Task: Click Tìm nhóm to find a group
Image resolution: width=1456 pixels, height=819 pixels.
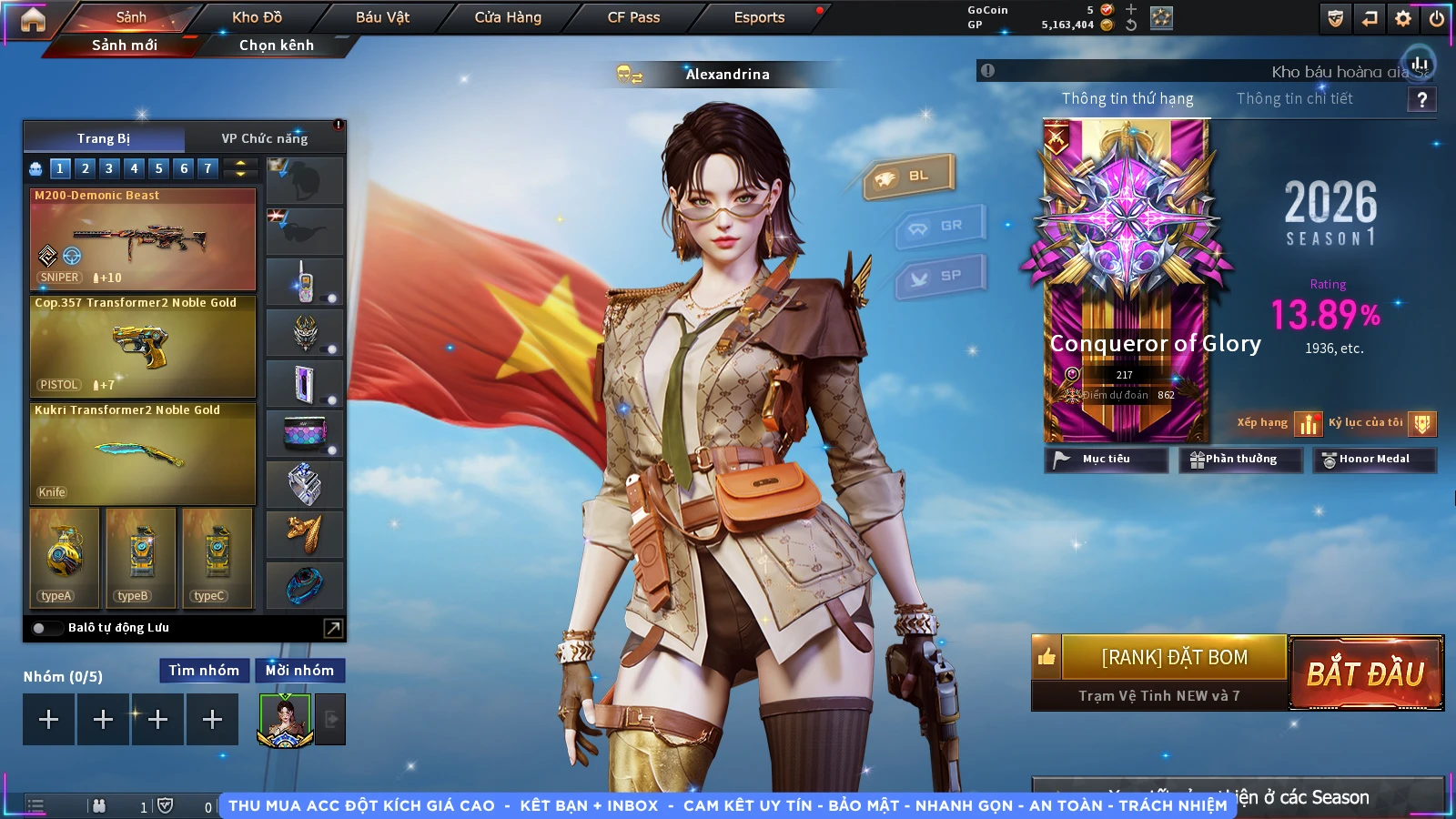Action: [204, 671]
